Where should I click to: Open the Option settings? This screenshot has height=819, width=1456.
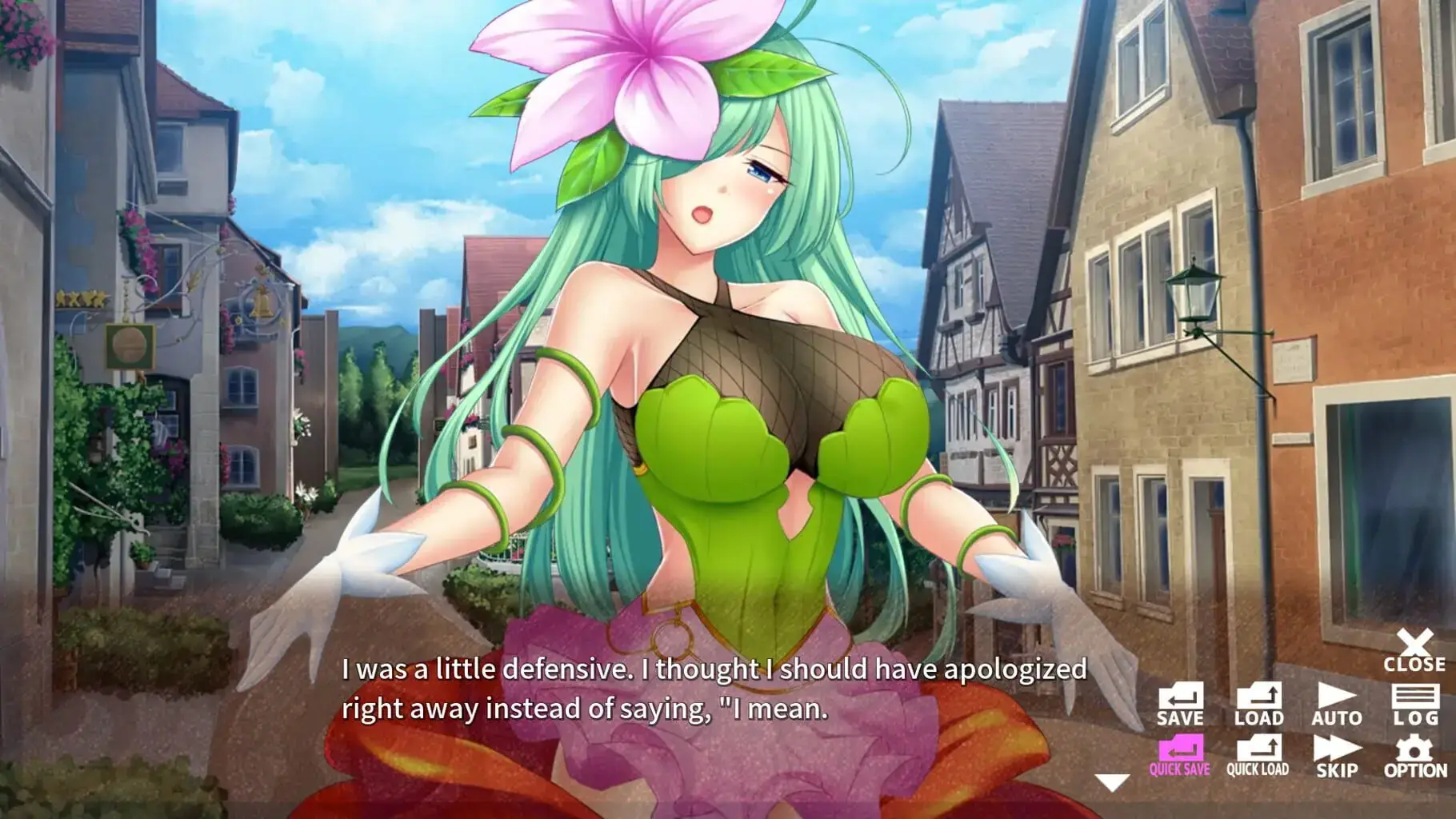click(x=1414, y=757)
